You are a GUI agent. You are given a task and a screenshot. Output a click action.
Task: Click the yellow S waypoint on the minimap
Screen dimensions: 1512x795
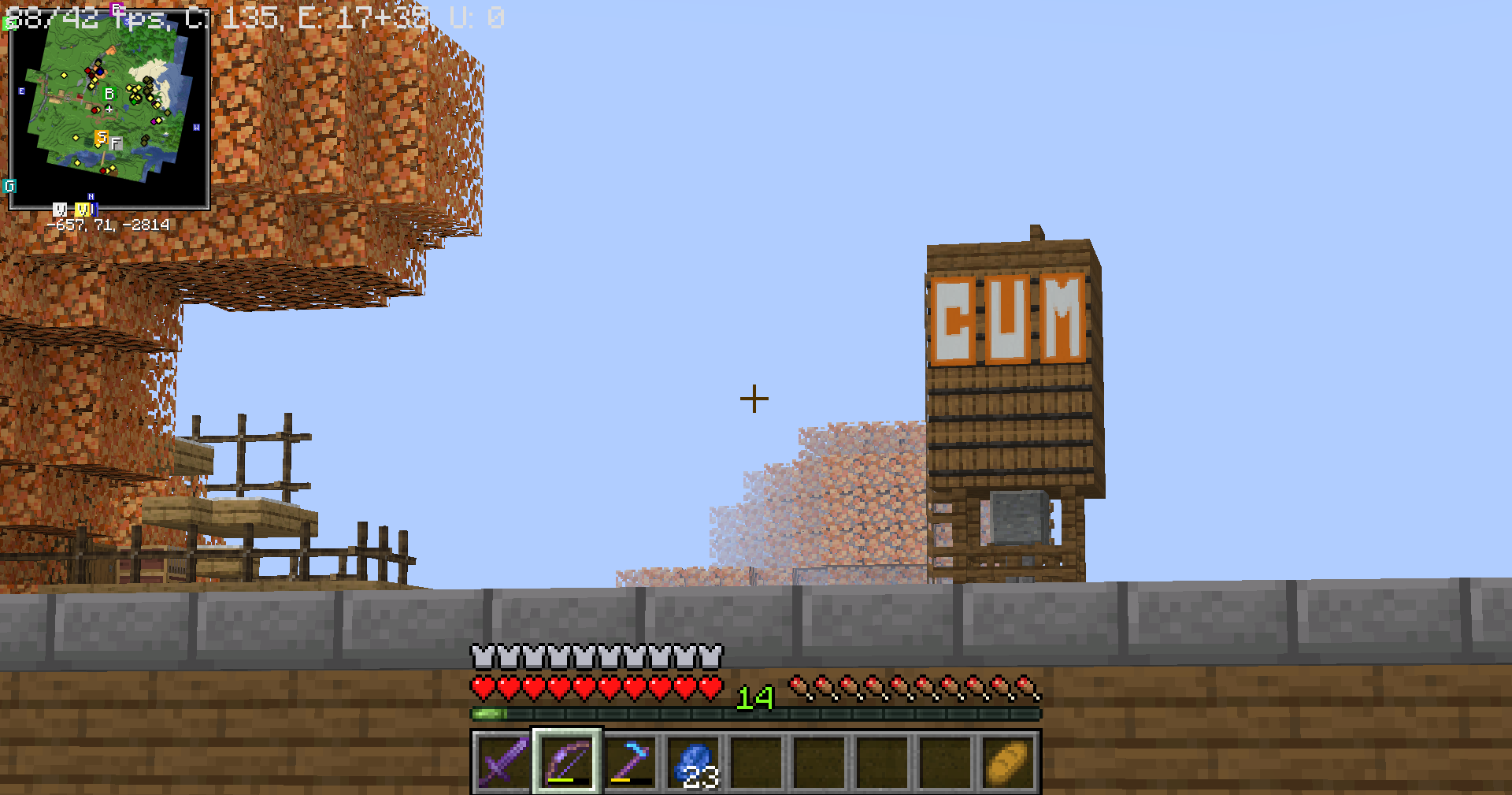102,137
